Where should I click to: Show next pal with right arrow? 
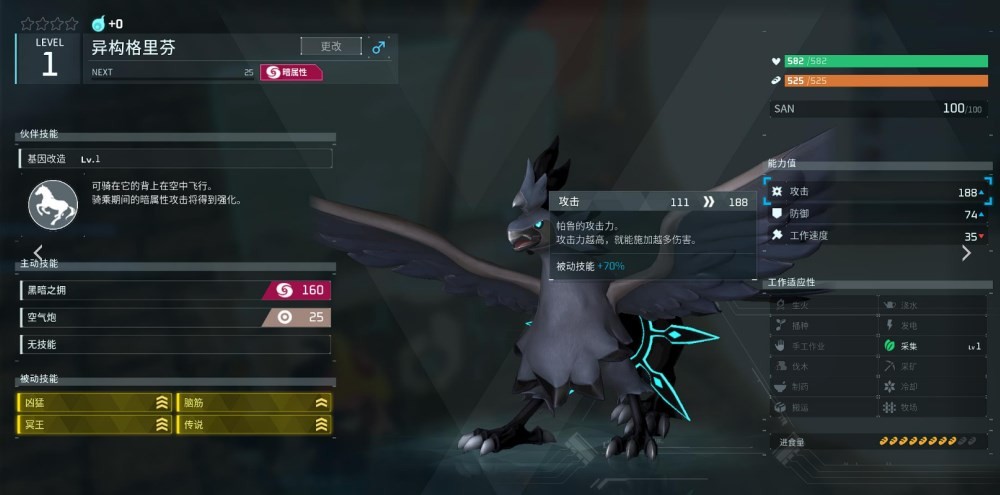pos(966,253)
